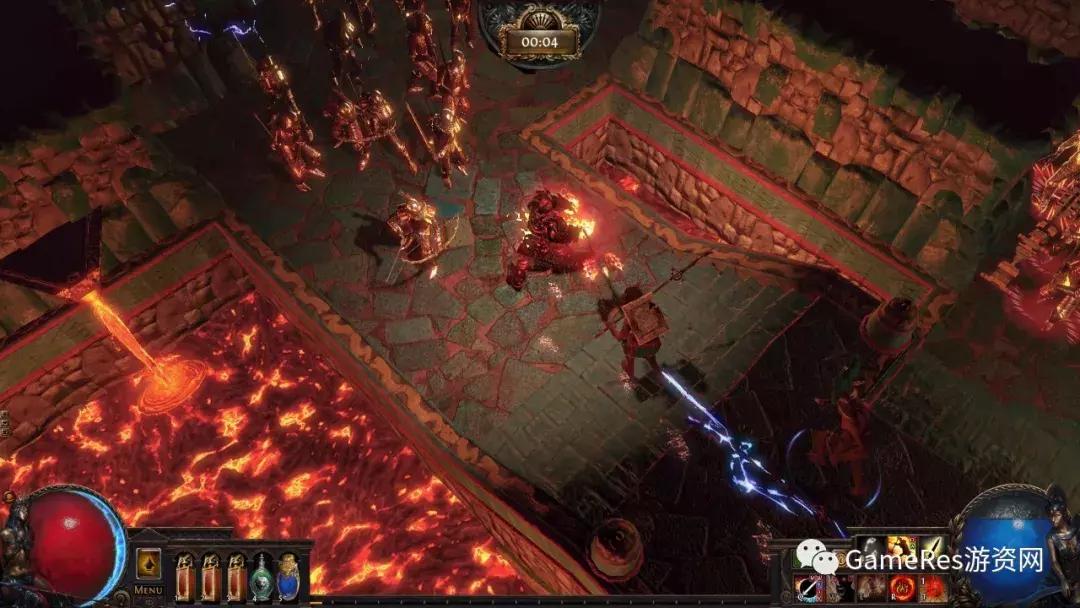This screenshot has width=1080, height=608.
Task: Click the gold-framed hideout icon above Menu
Action: tap(148, 563)
